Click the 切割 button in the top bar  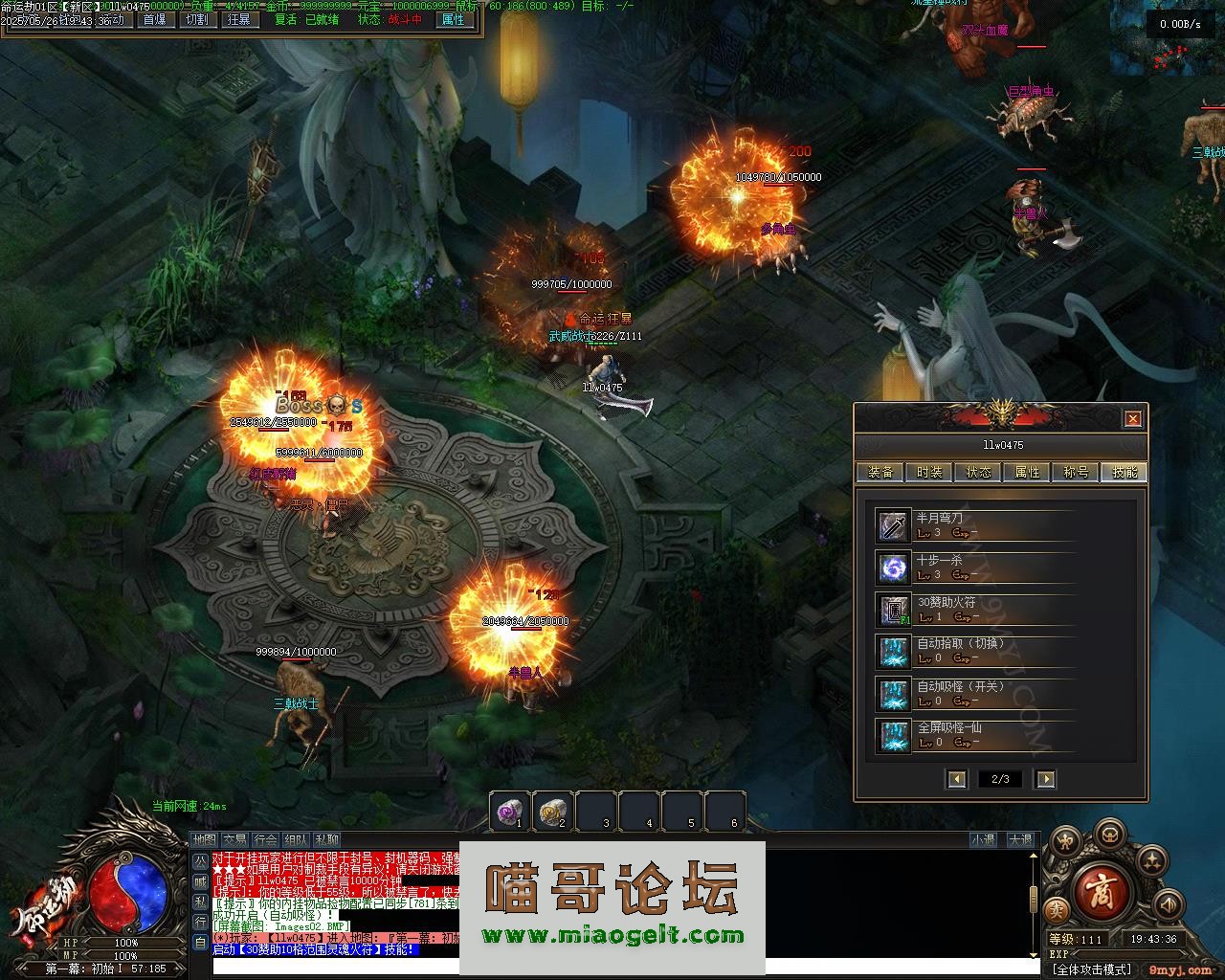coord(196,19)
